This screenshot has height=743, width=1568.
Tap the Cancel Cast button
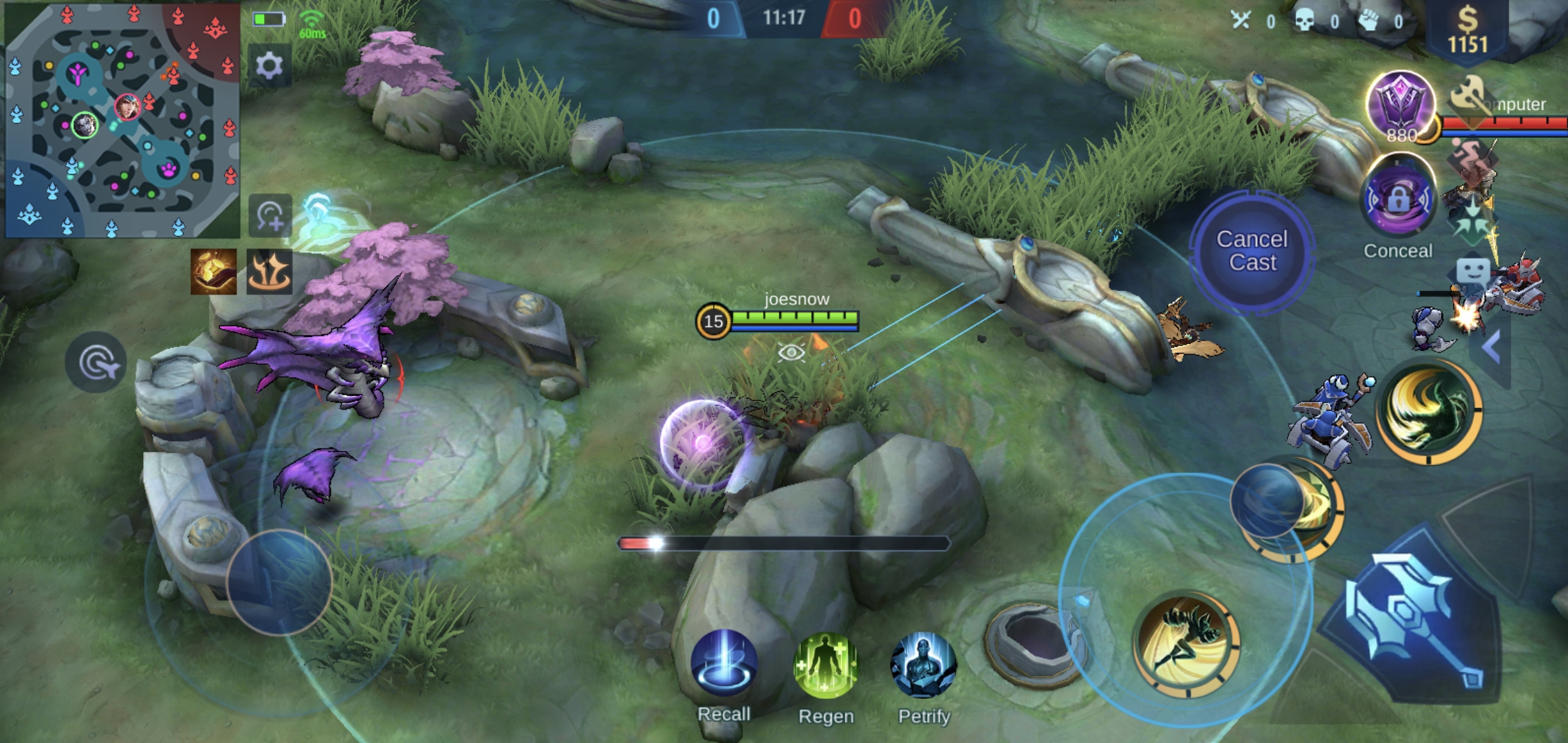click(1252, 251)
